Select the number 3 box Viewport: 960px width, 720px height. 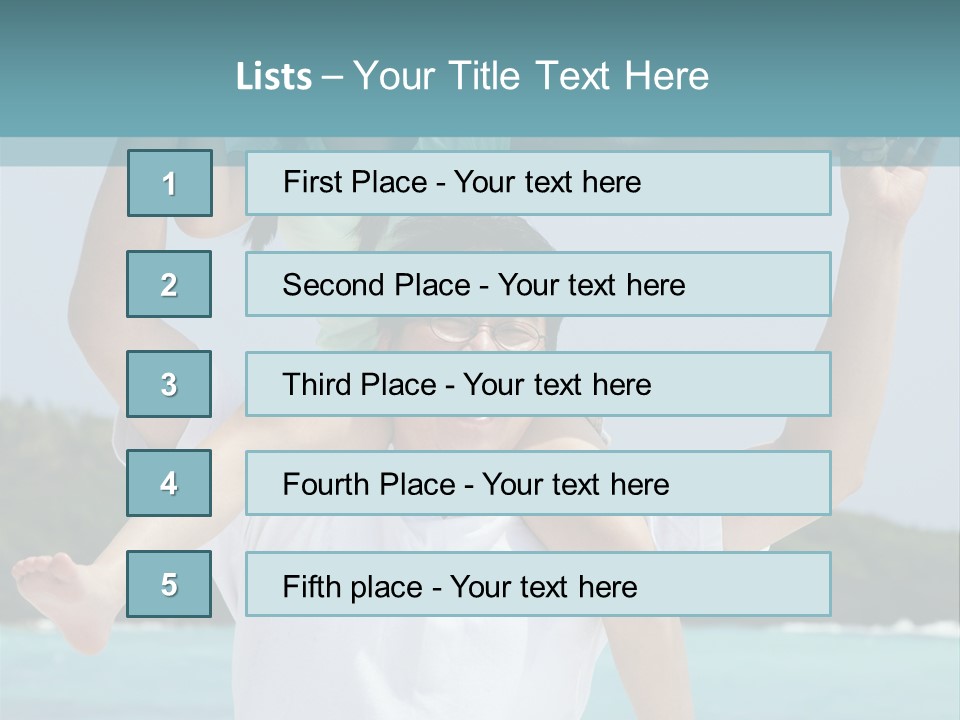169,384
